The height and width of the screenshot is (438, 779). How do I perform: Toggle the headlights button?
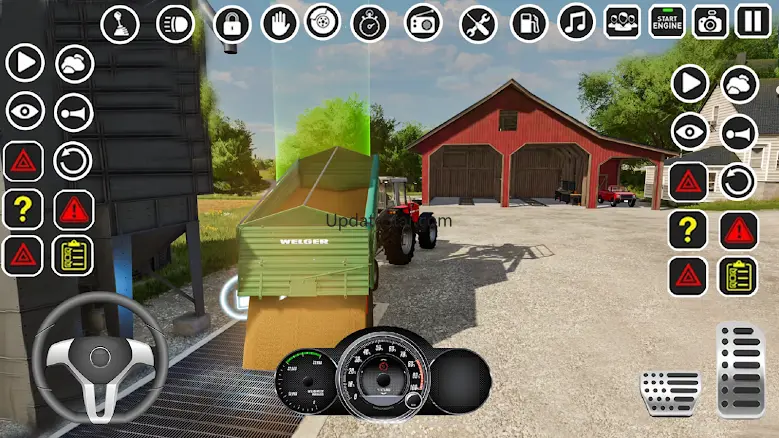pyautogui.click(x=175, y=24)
